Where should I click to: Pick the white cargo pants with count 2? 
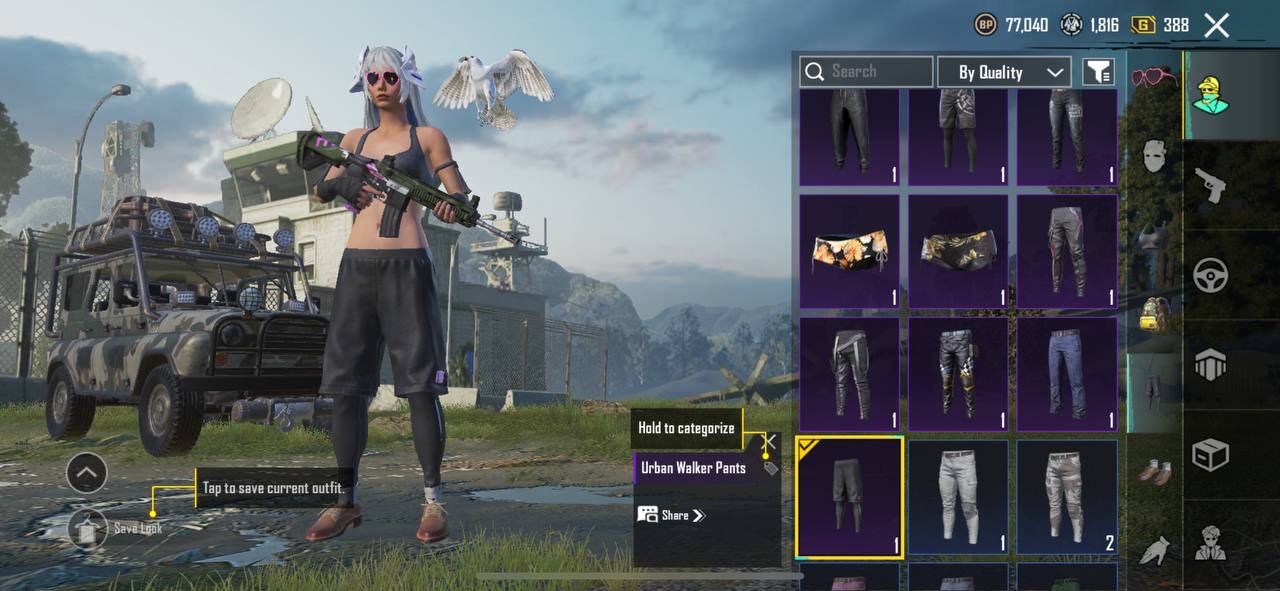pos(1066,497)
